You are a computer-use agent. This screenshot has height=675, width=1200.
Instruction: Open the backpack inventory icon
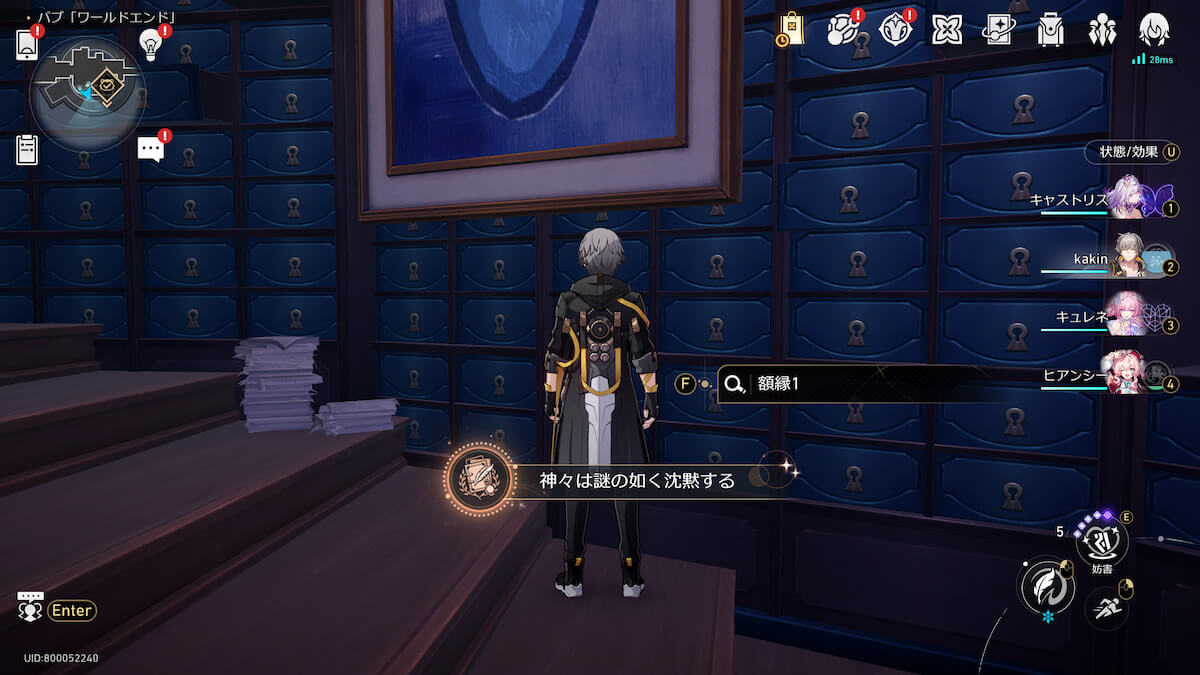[1050, 30]
